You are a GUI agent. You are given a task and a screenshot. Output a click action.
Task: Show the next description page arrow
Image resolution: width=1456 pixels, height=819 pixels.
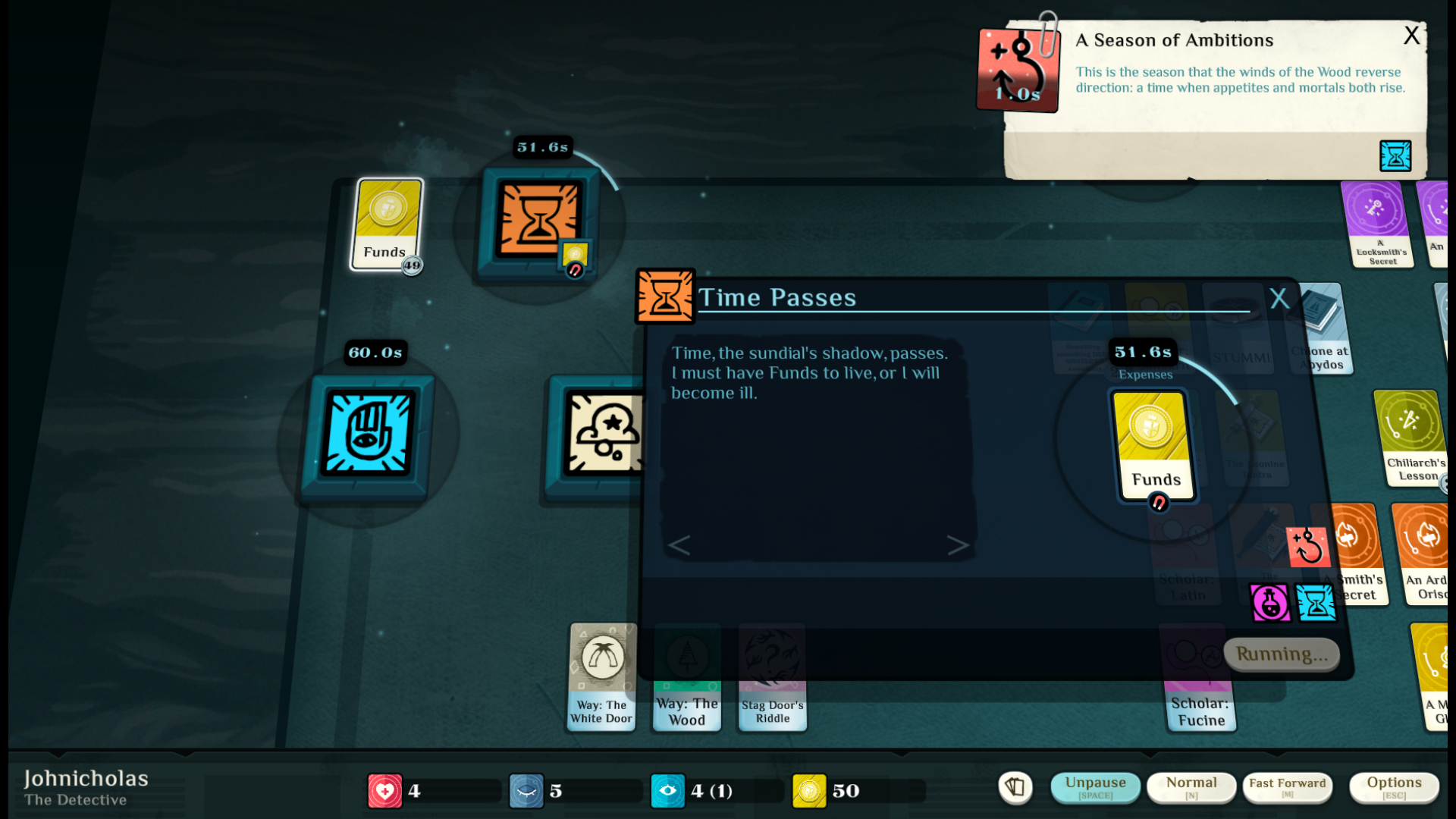[x=958, y=544]
